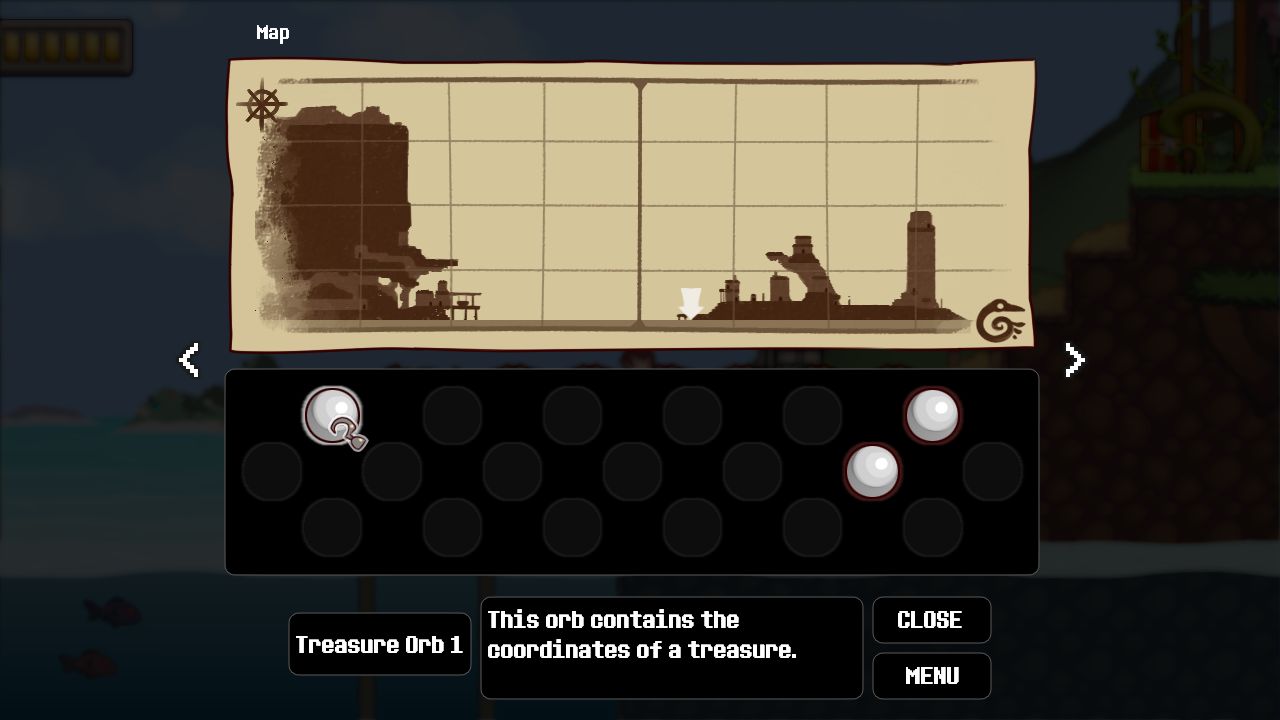This screenshot has width=1280, height=720.
Task: Click the white arrow marker on the map
Action: click(x=690, y=302)
